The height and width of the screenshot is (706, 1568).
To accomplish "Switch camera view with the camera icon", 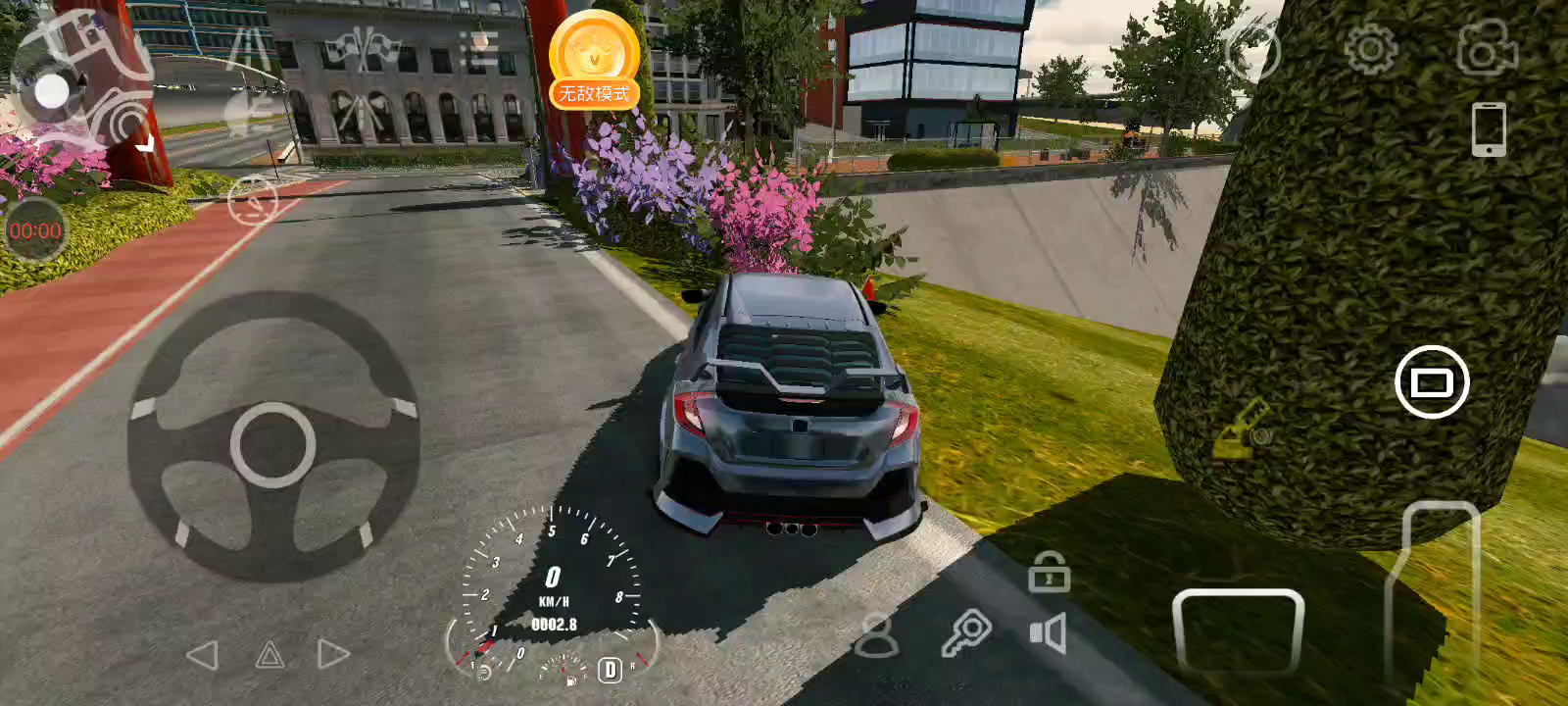I will (1487, 48).
